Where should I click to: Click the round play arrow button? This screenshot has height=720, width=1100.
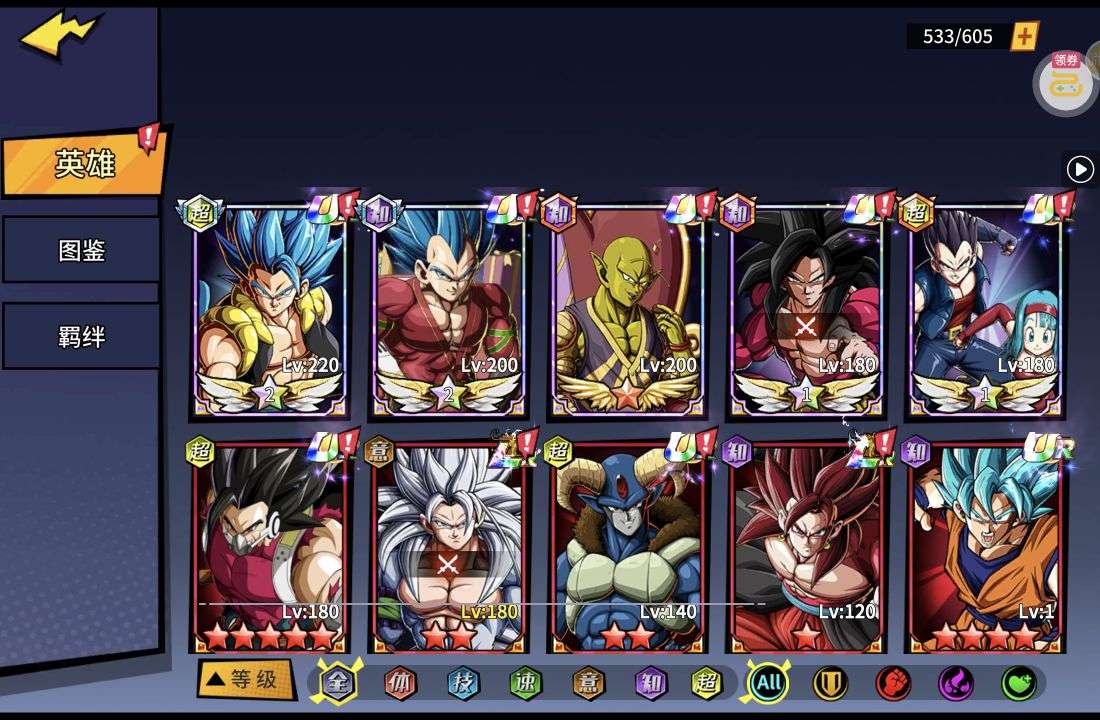[x=1080, y=169]
